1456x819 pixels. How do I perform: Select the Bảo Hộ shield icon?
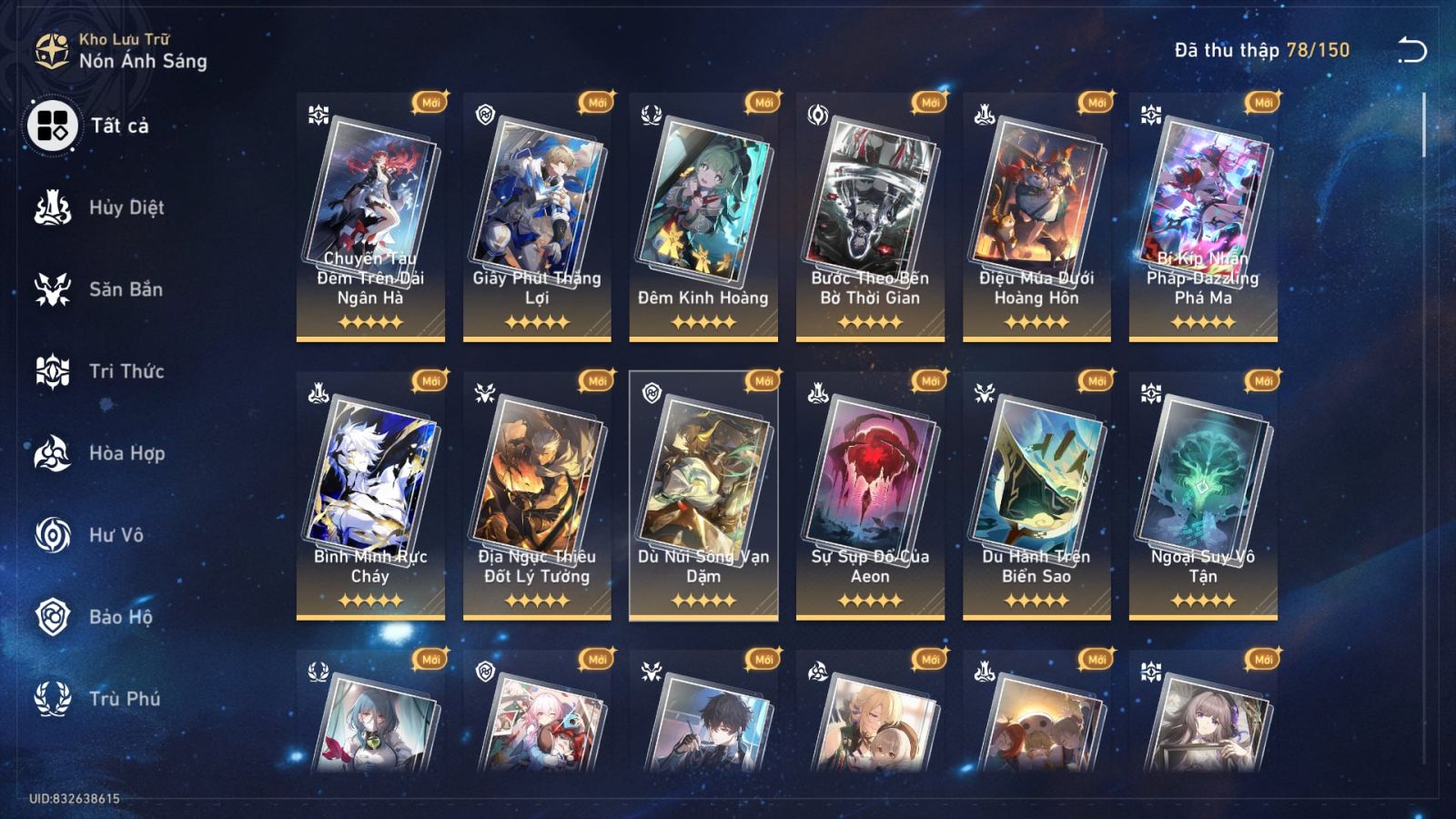53,616
